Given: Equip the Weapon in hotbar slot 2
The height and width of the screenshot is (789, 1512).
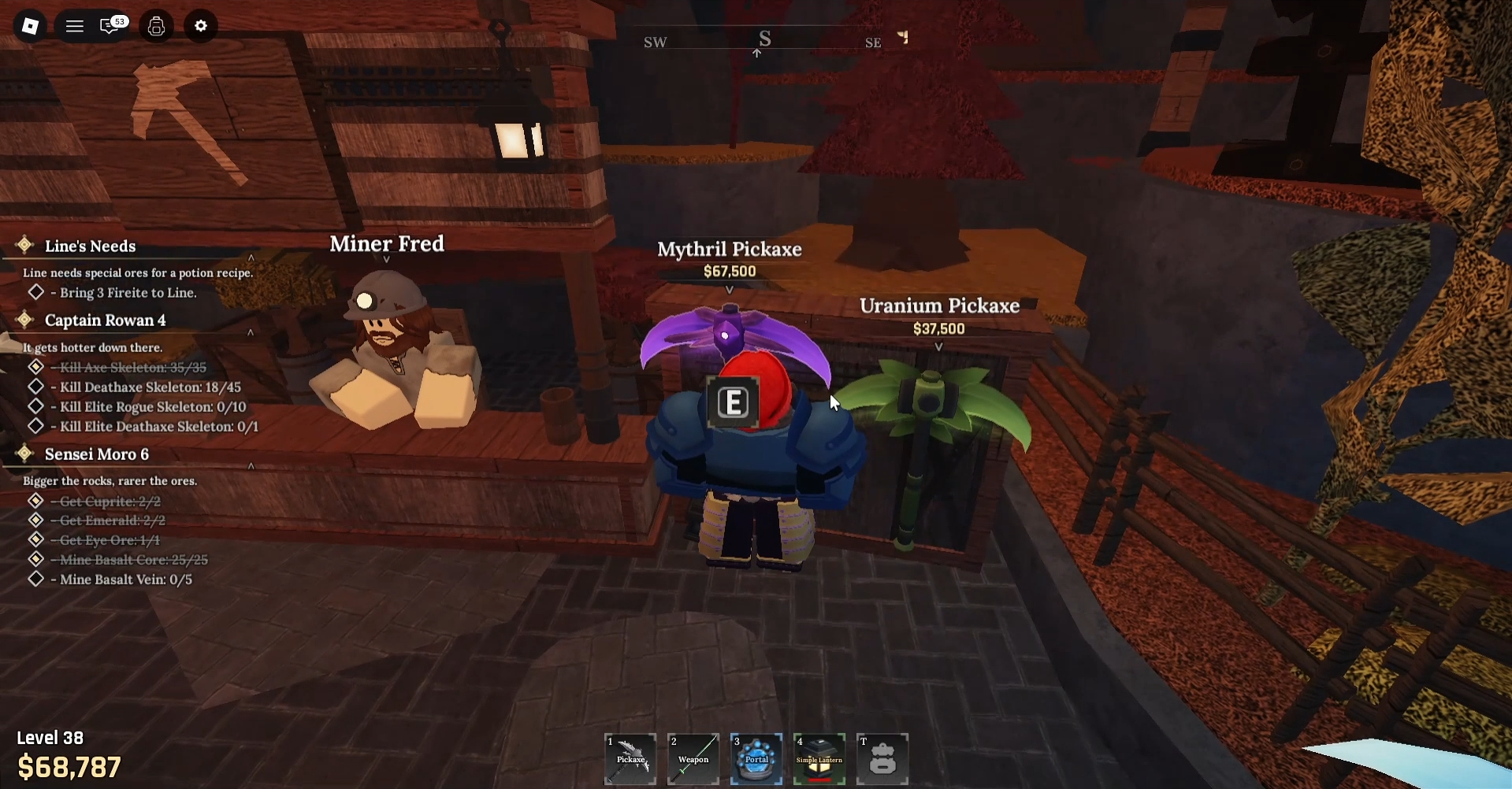Looking at the screenshot, I should [693, 758].
